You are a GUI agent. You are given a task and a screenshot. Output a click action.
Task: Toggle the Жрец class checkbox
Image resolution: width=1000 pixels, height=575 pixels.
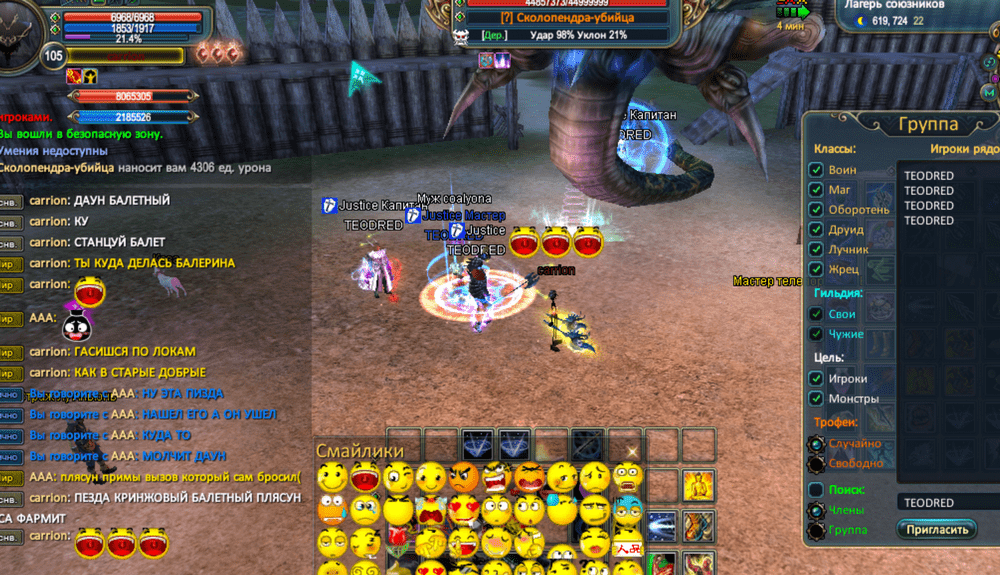pos(816,269)
